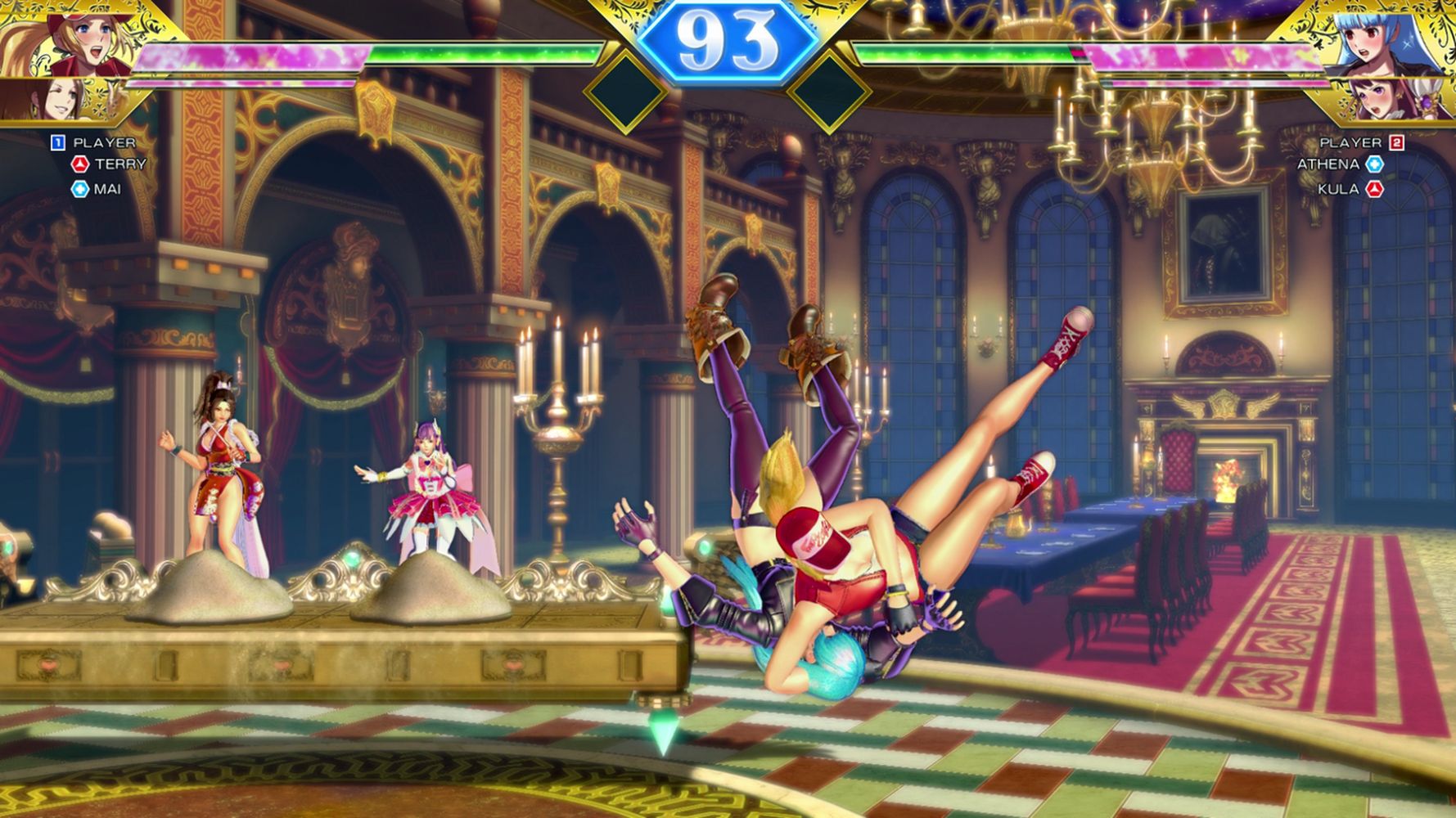Select the KULA name label
The image size is (1456, 818).
coord(1337,189)
